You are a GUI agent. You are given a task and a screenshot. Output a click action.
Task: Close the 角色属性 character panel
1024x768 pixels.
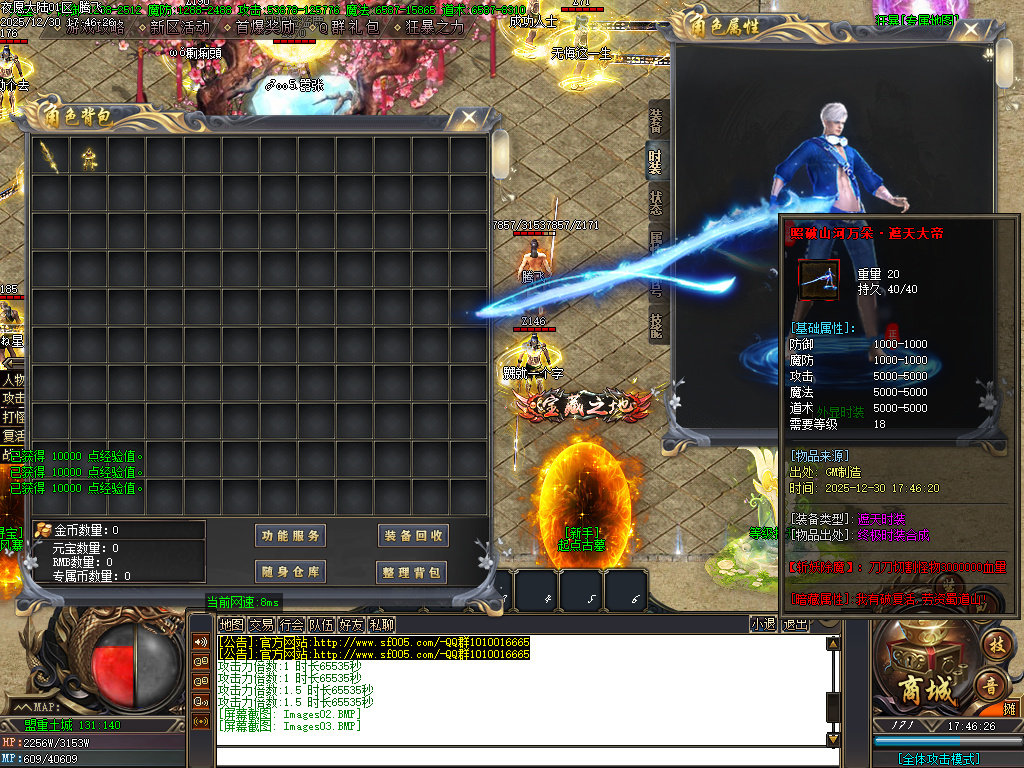[x=968, y=30]
